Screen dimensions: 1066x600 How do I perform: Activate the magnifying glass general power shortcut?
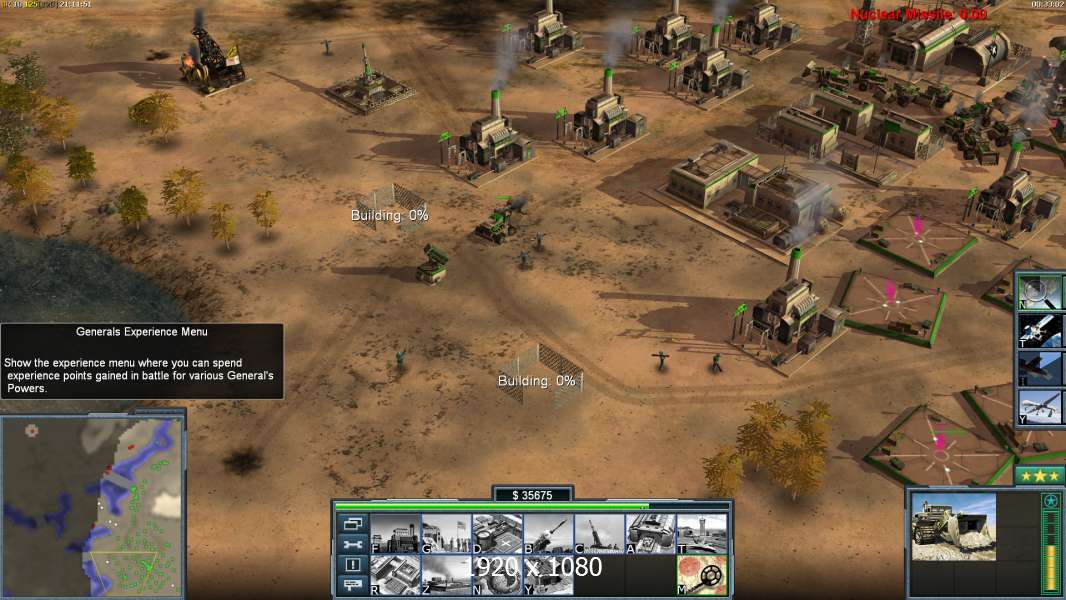[1040, 292]
